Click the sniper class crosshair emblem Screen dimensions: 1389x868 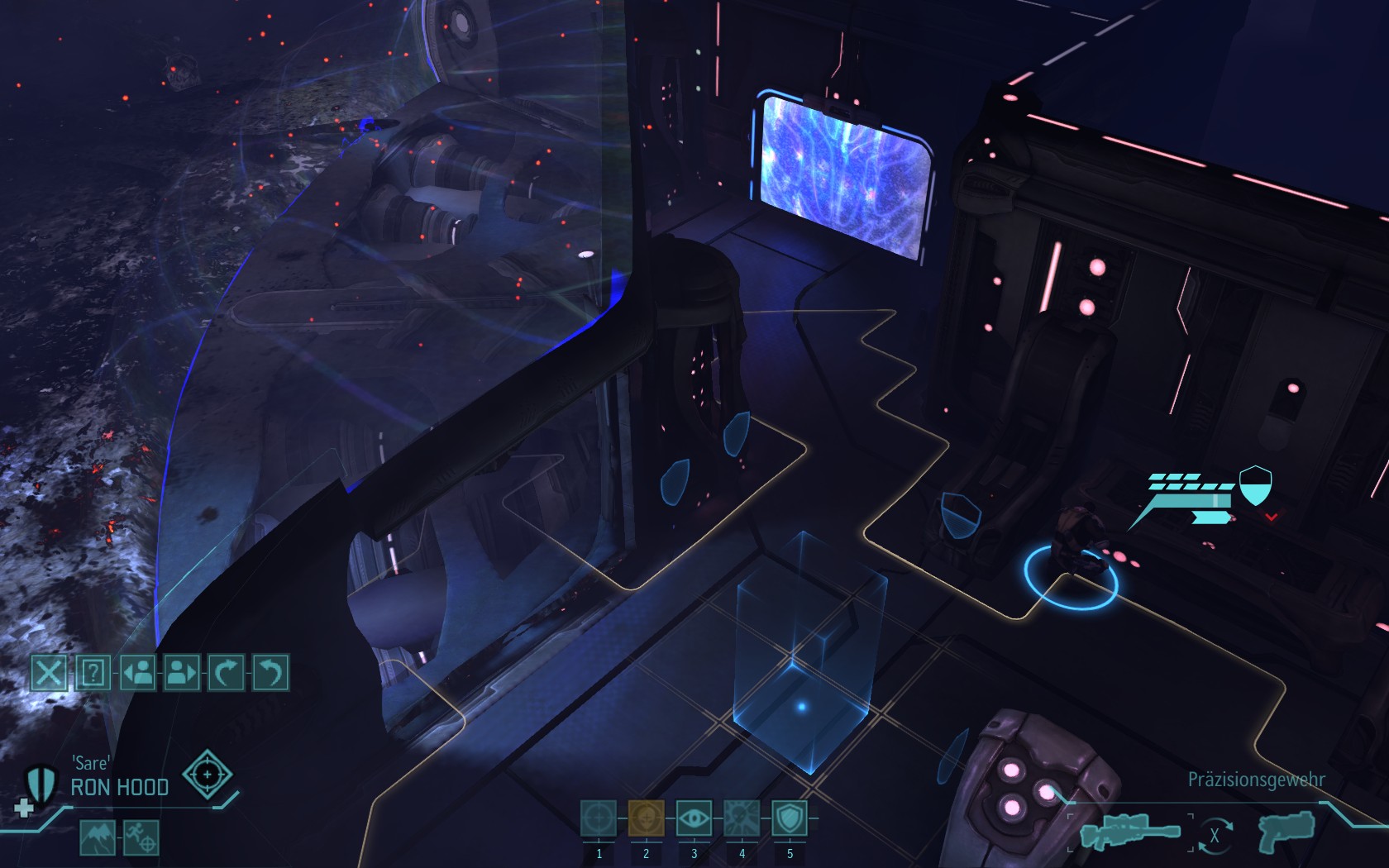click(207, 775)
